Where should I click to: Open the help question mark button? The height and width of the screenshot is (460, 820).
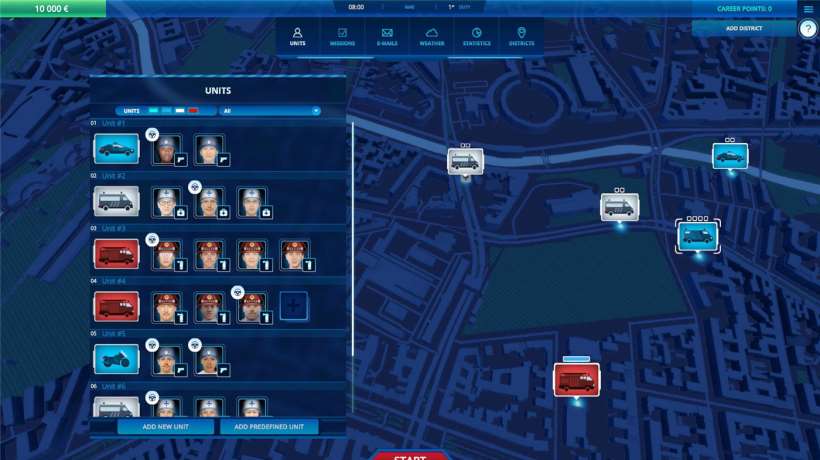(x=808, y=29)
